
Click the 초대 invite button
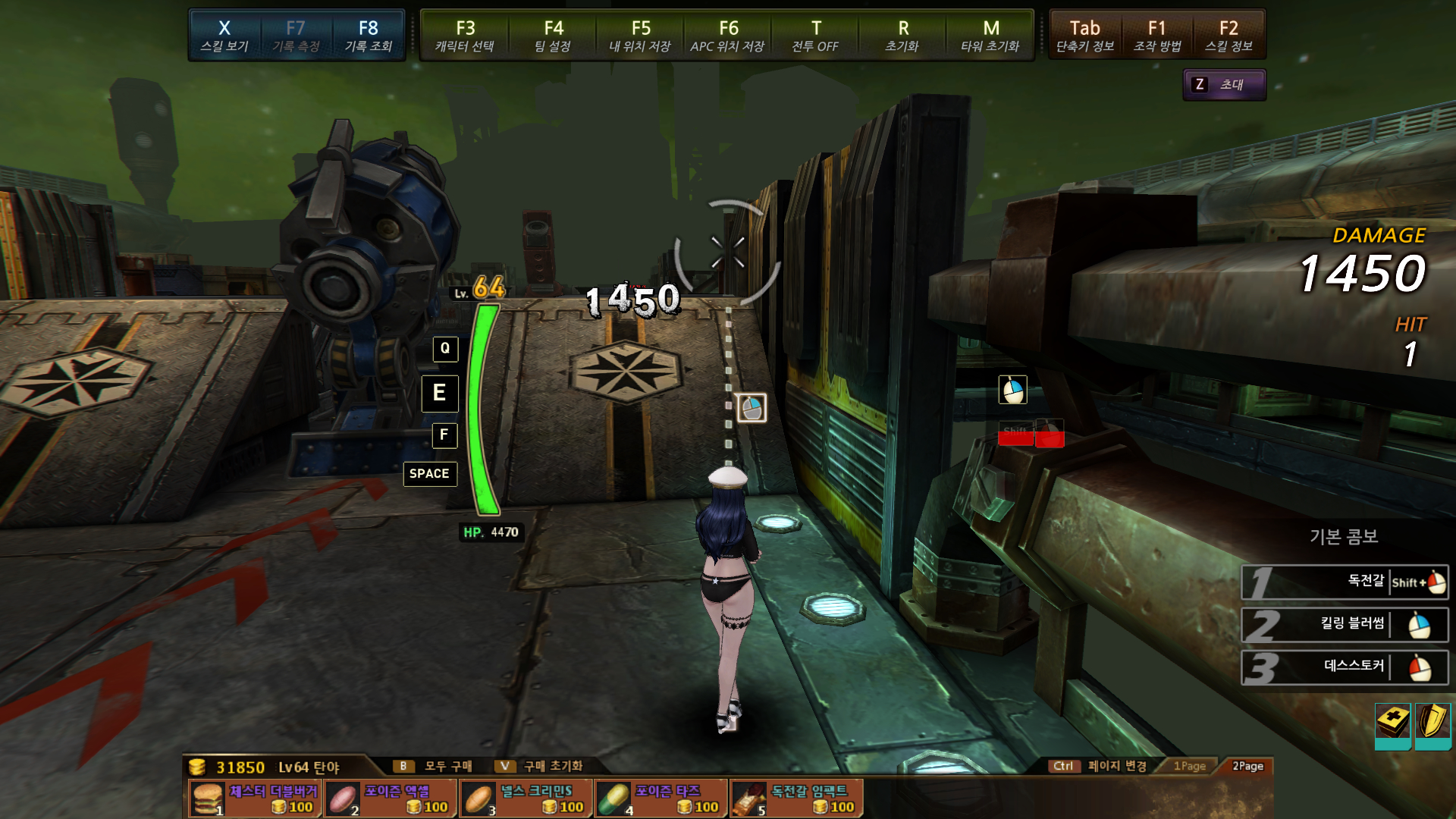click(1224, 85)
